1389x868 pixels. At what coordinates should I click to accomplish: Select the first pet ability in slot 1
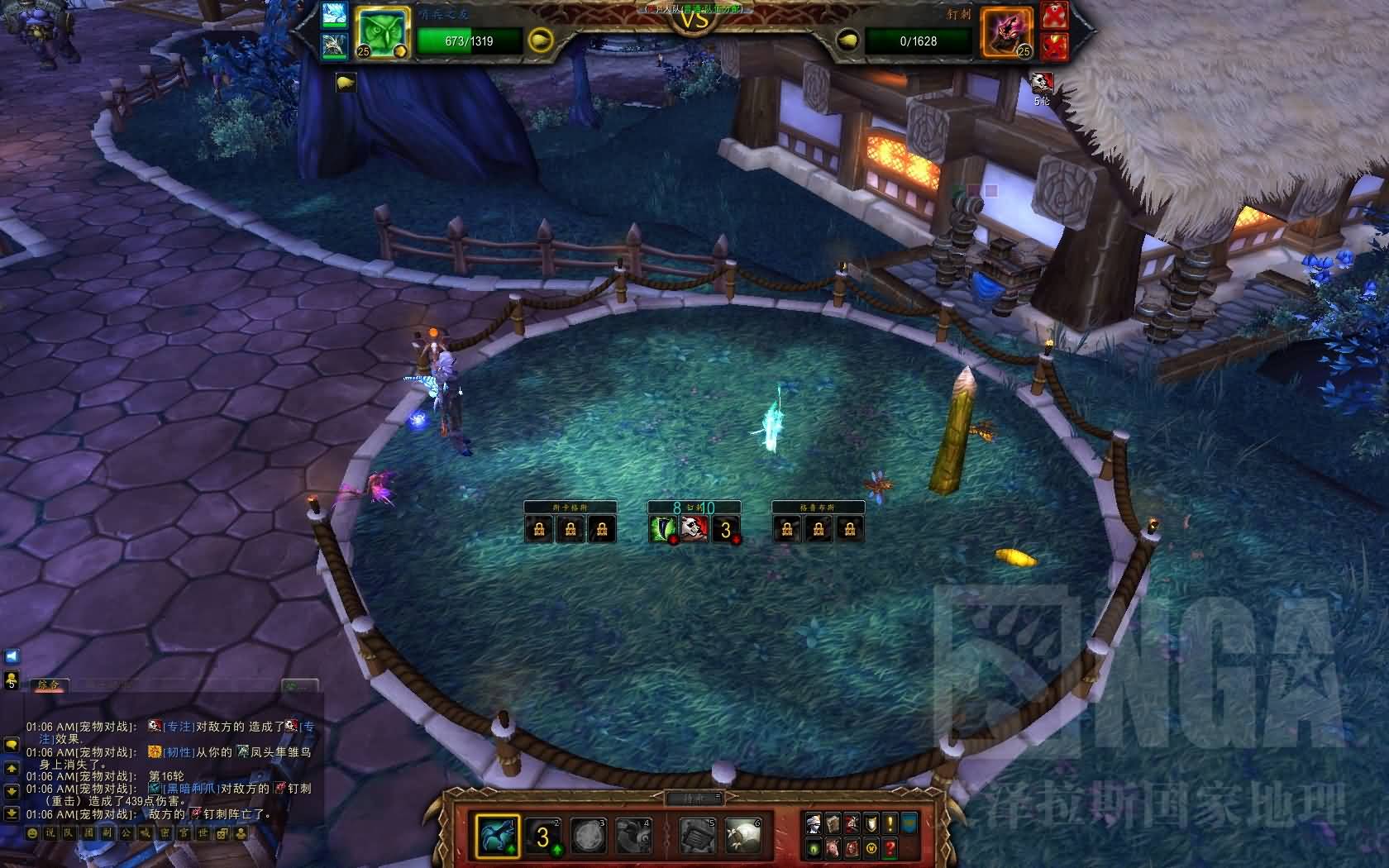point(497,835)
